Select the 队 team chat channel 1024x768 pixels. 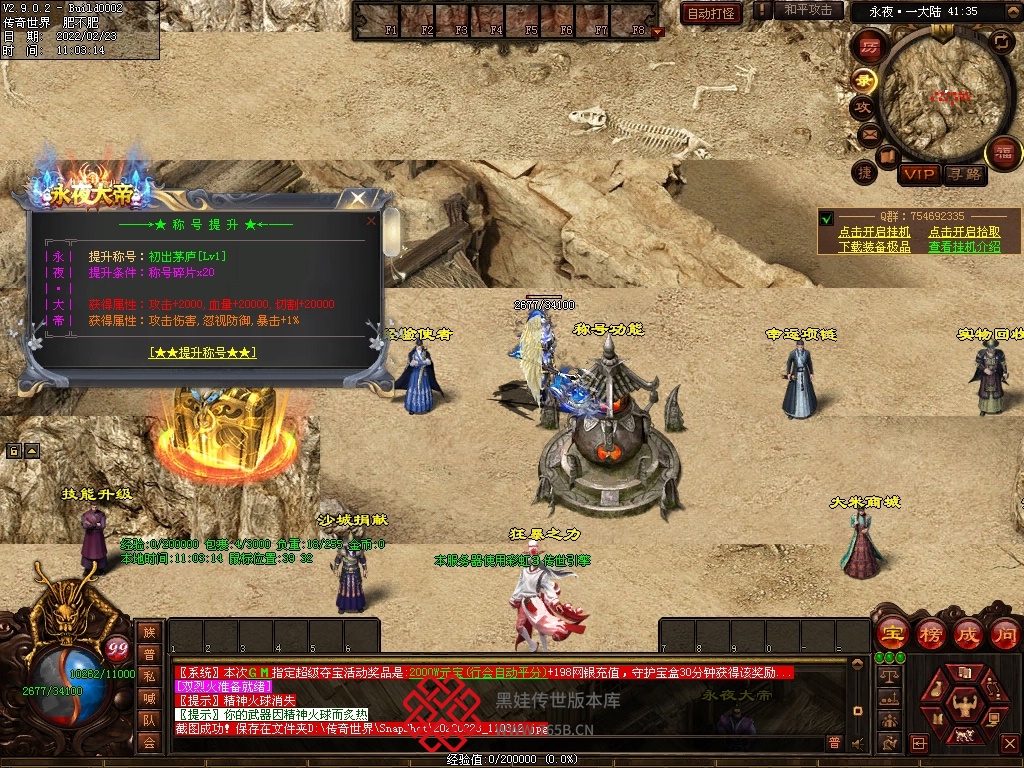(149, 720)
